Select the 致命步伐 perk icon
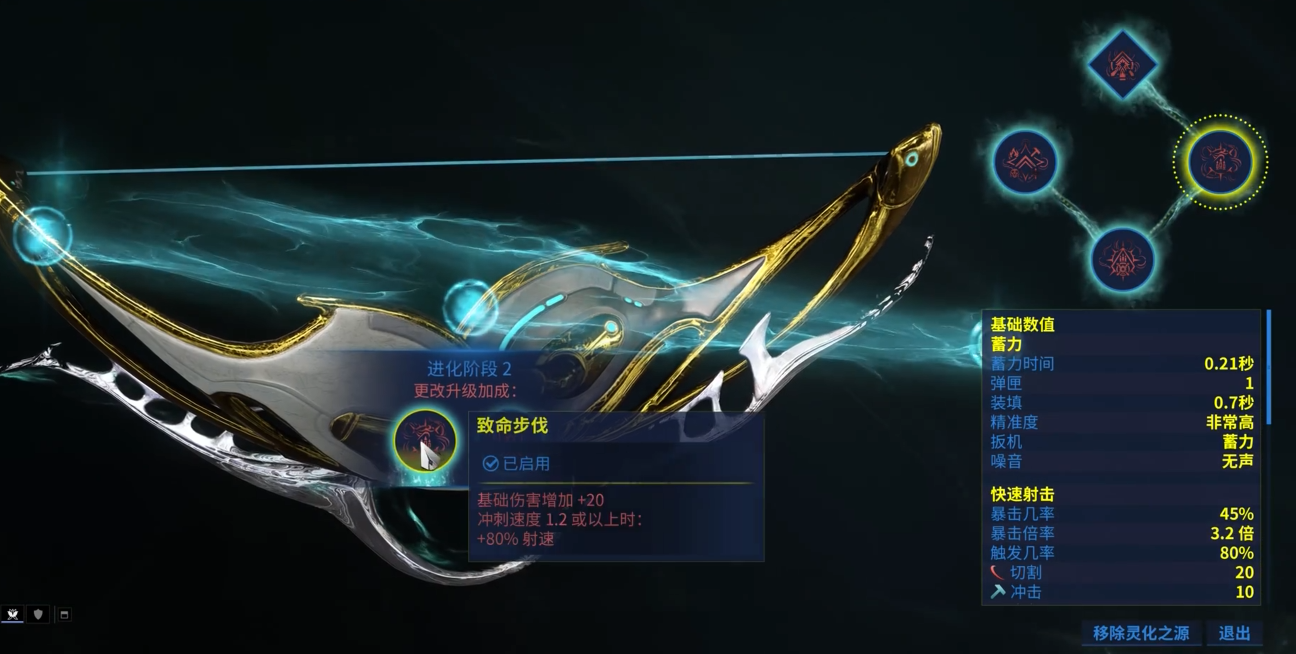The width and height of the screenshot is (1296, 654). point(425,440)
